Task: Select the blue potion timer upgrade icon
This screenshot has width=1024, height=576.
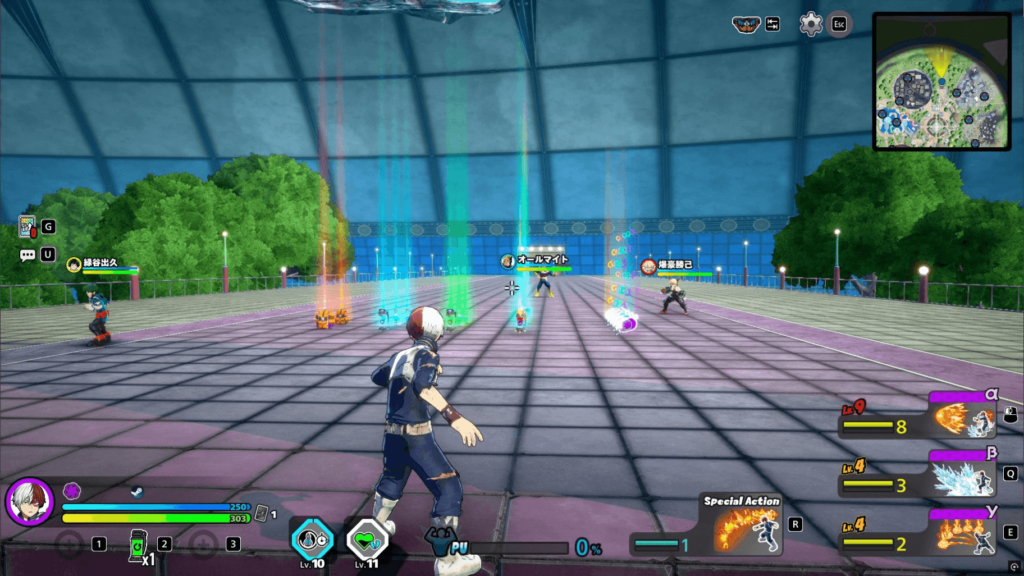Action: click(x=311, y=538)
